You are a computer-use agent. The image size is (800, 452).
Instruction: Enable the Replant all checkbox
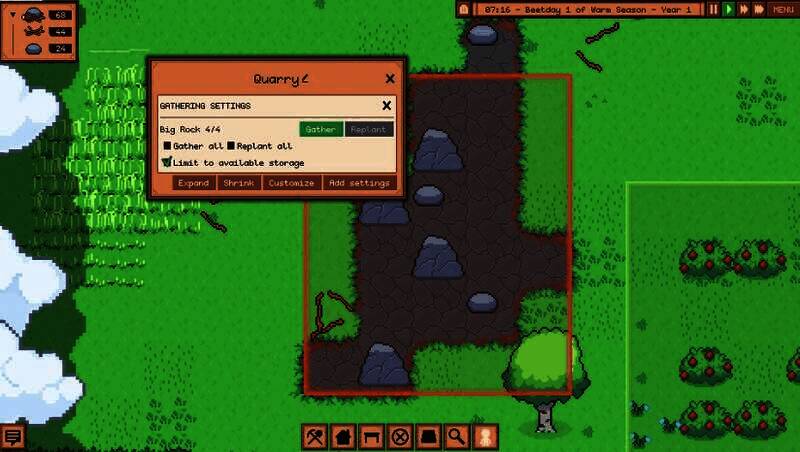[231, 146]
